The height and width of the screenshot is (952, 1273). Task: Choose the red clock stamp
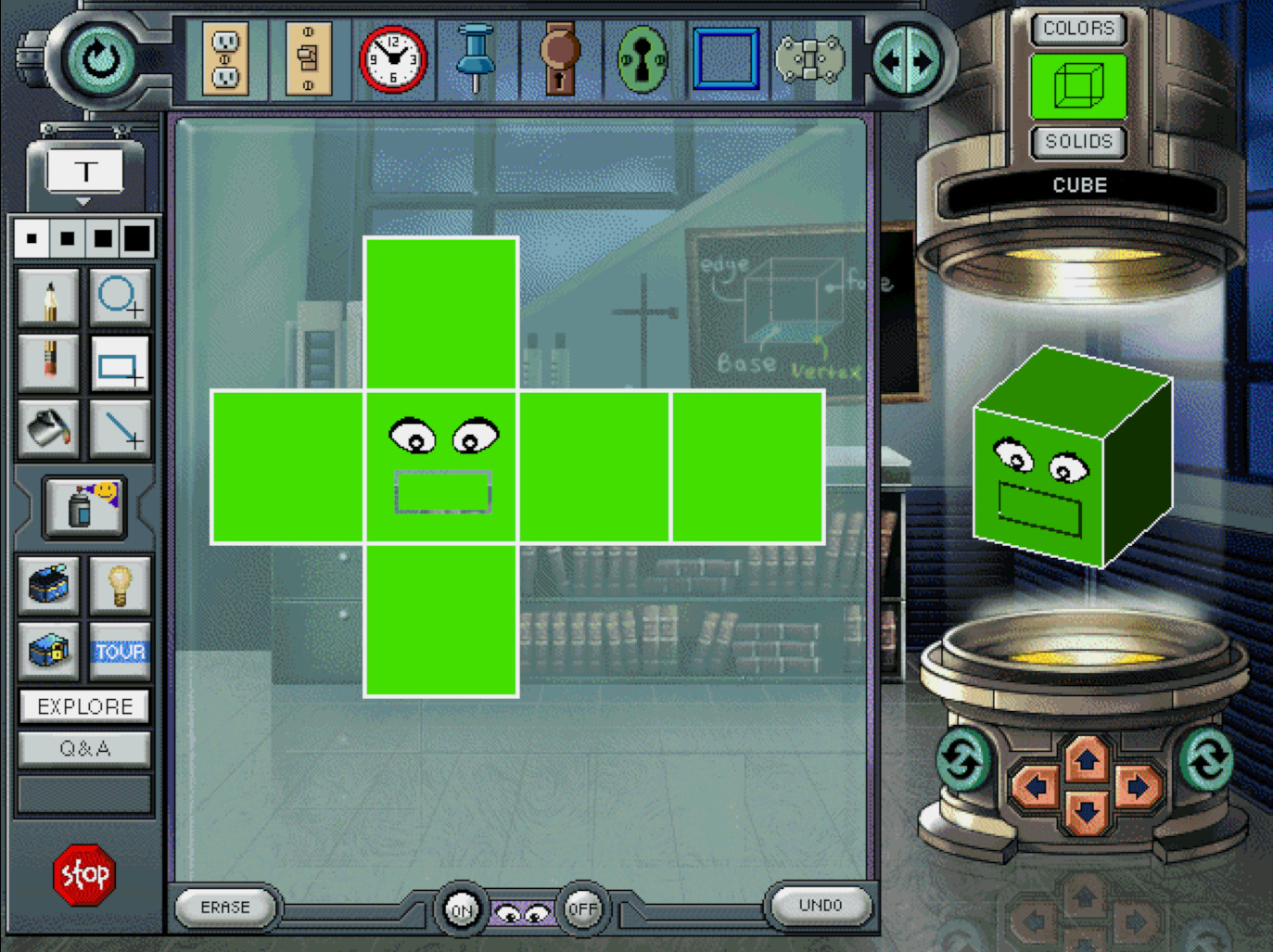coord(393,60)
